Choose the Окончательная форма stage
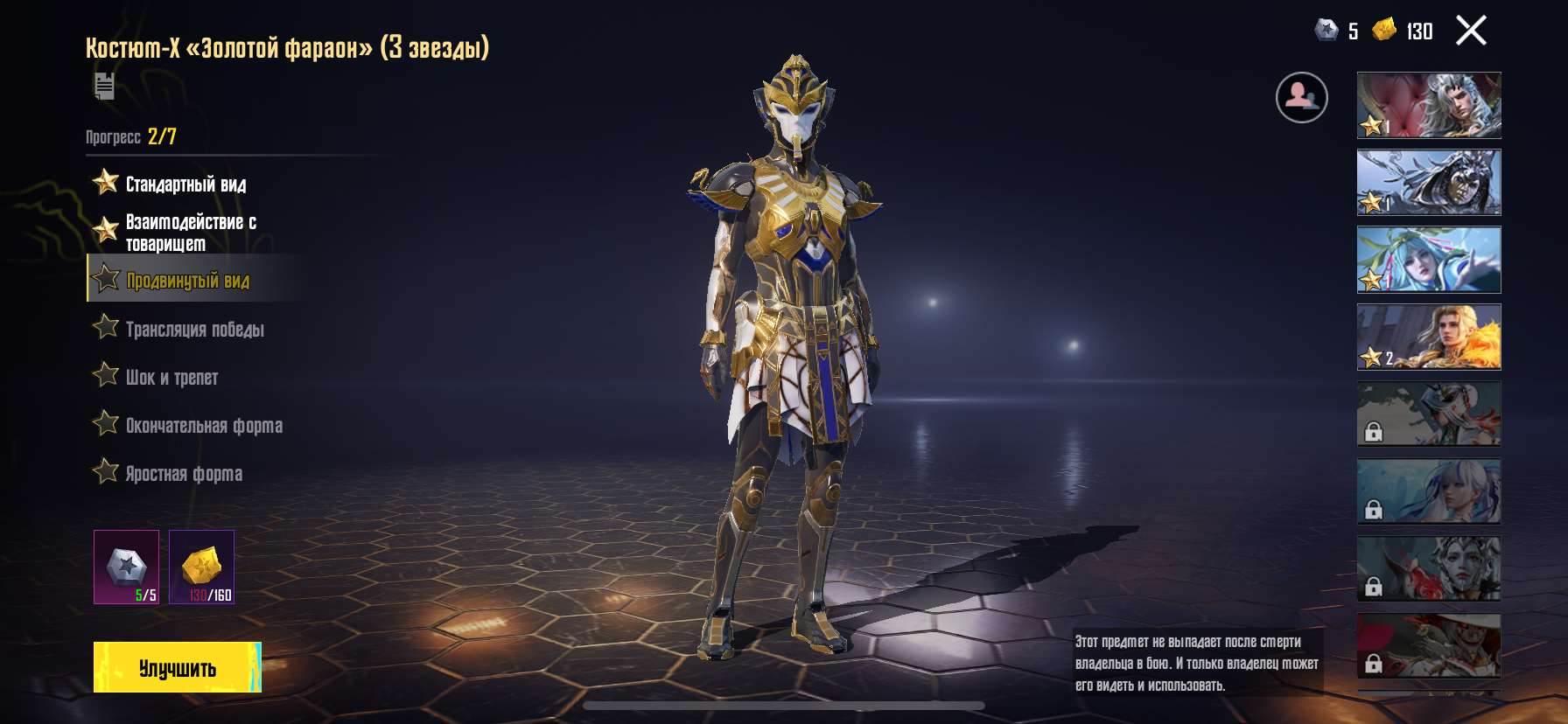 (x=204, y=425)
